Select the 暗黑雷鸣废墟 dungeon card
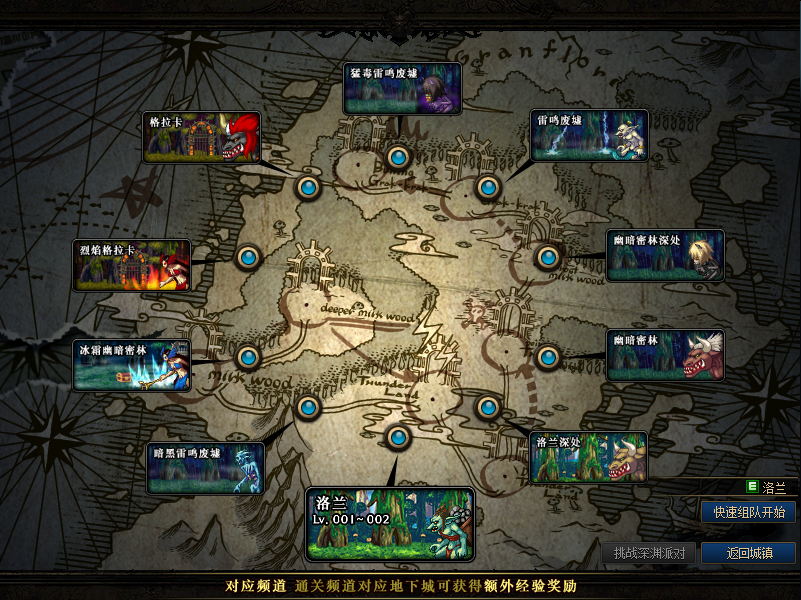This screenshot has height=600, width=801. tap(205, 468)
